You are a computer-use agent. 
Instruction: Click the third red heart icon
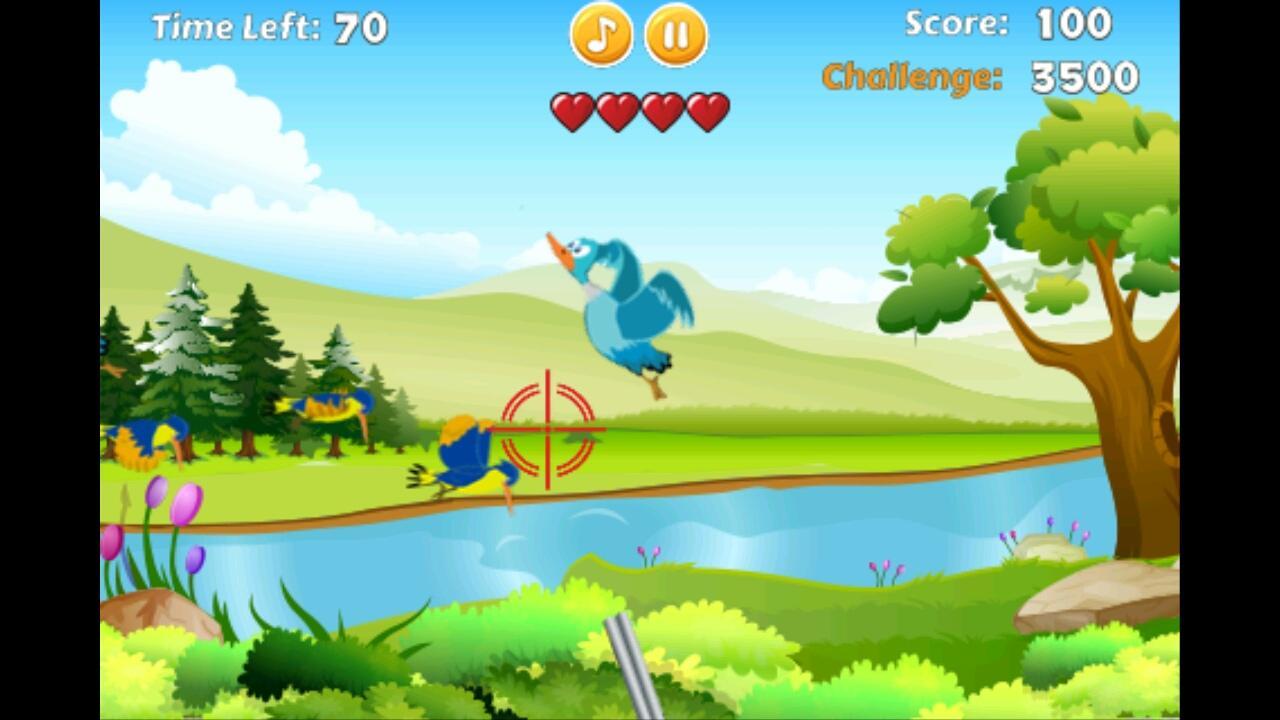click(663, 110)
